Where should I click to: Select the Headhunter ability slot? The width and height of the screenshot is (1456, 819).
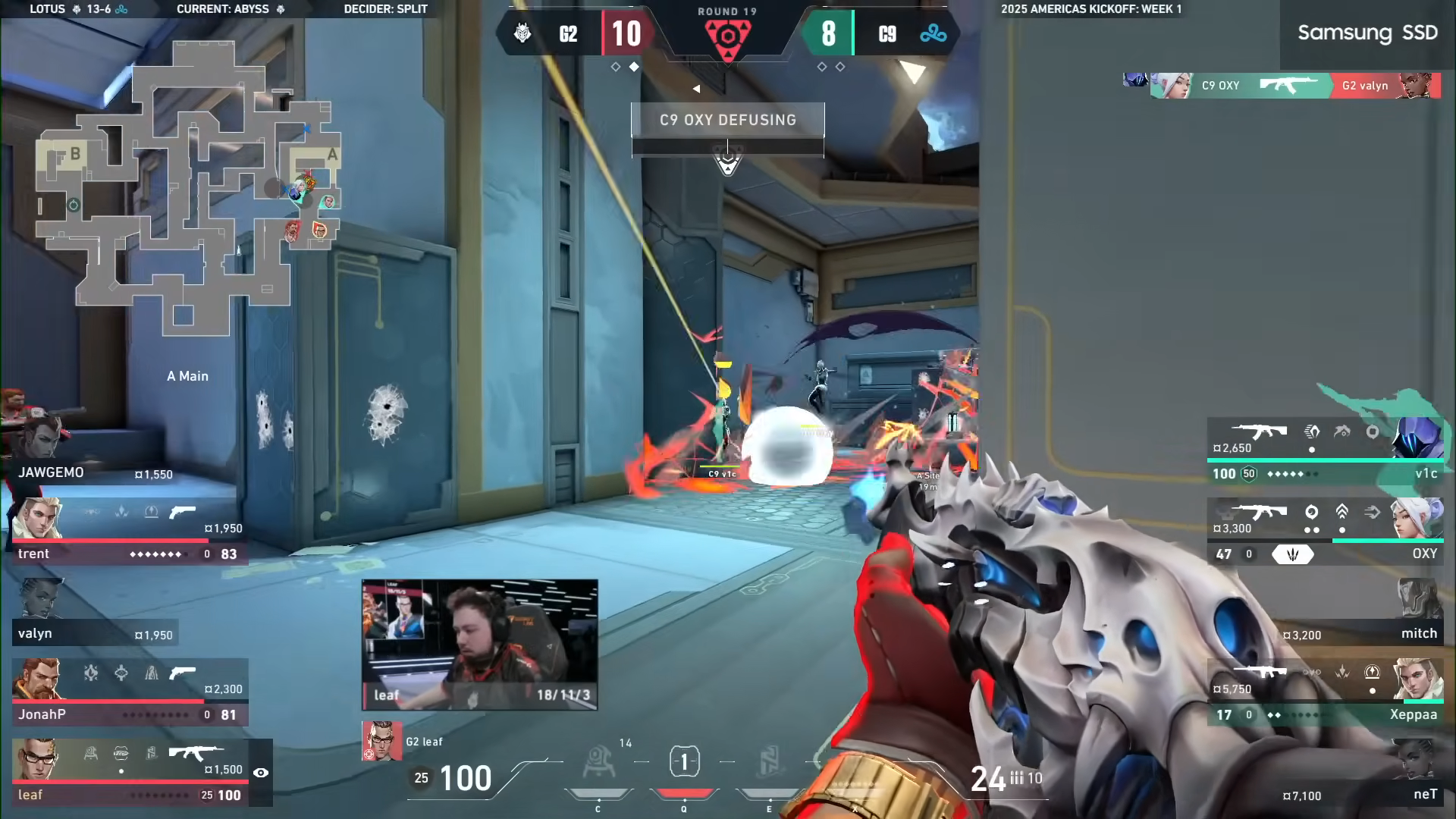(x=684, y=762)
